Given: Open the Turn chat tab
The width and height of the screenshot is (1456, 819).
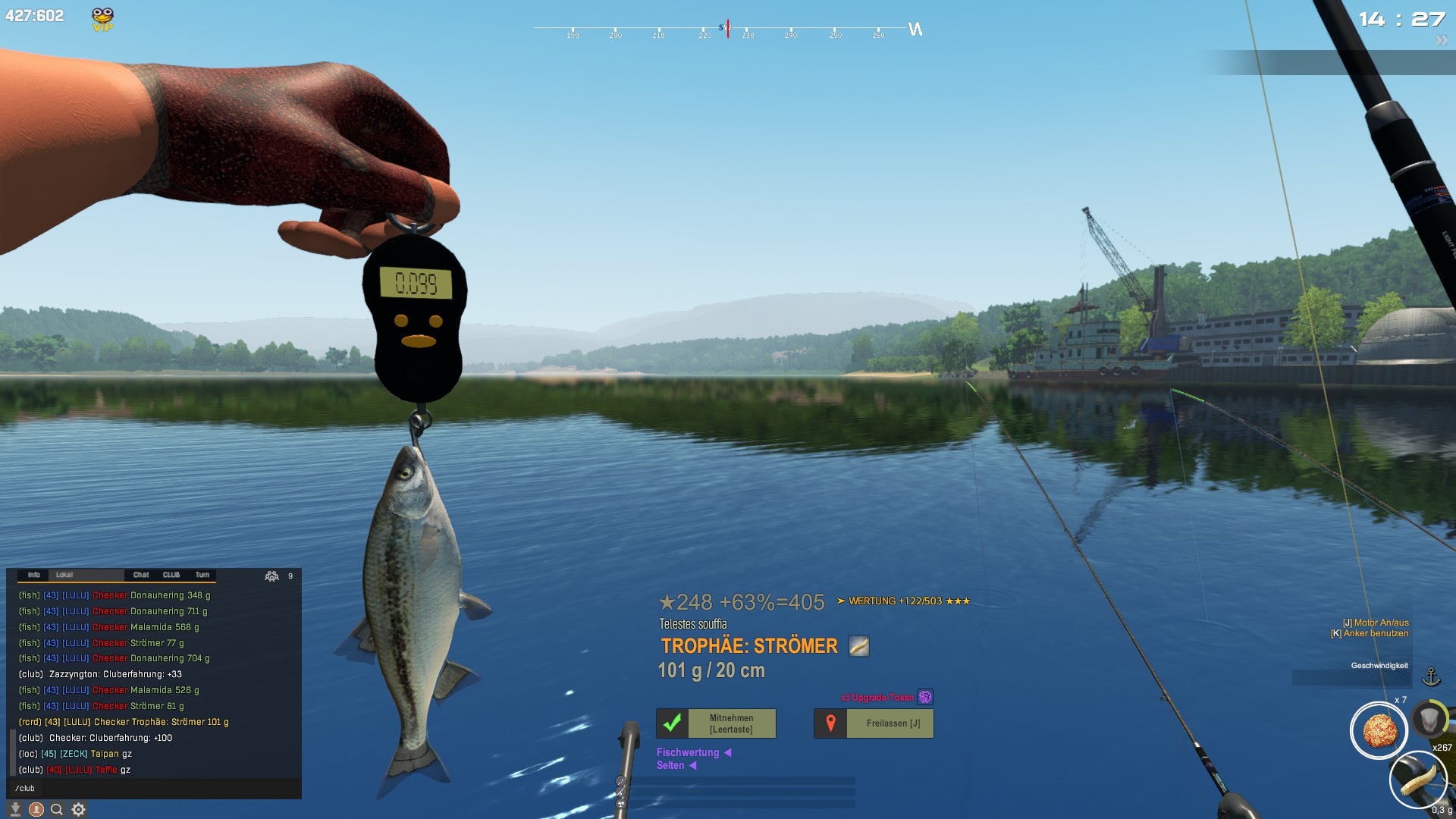Looking at the screenshot, I should pyautogui.click(x=202, y=575).
